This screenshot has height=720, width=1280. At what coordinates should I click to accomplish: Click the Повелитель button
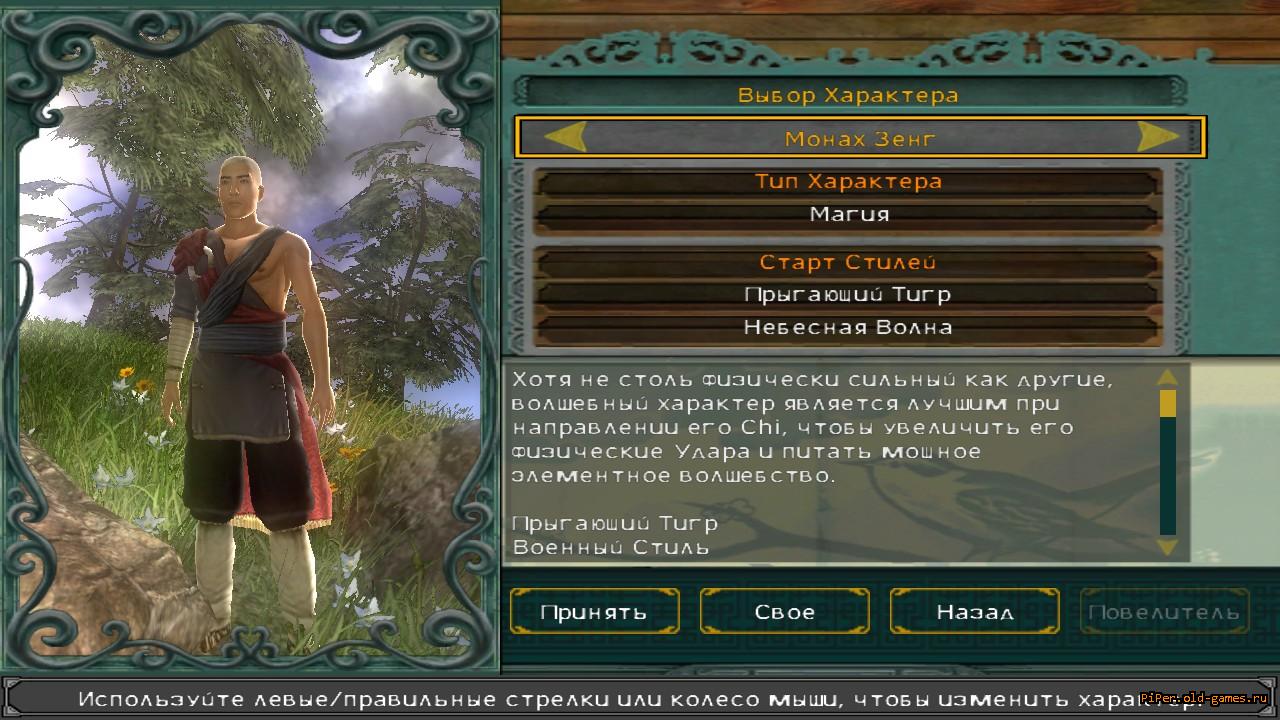pos(1164,611)
